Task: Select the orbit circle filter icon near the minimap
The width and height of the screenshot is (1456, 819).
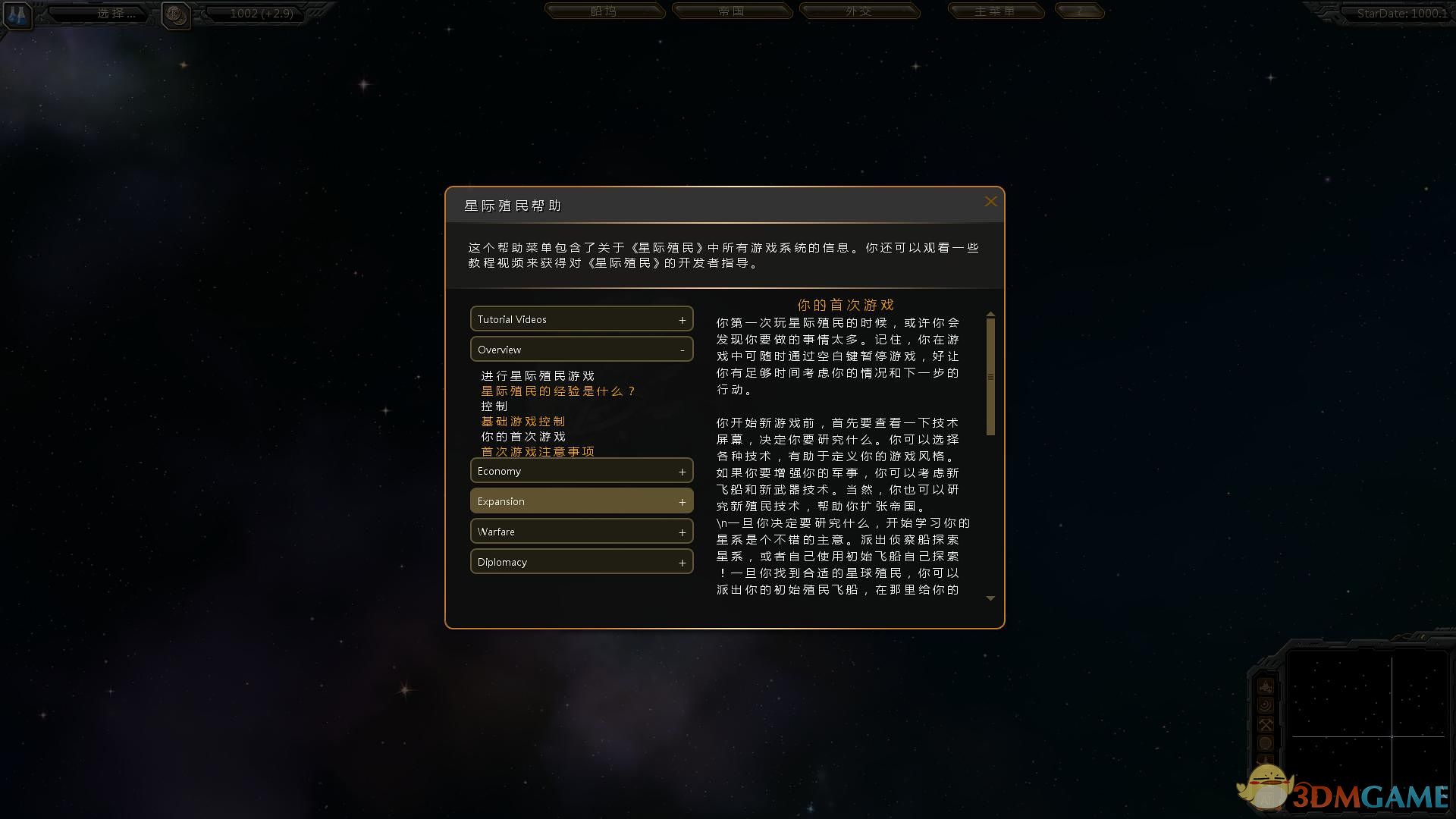Action: (1266, 742)
